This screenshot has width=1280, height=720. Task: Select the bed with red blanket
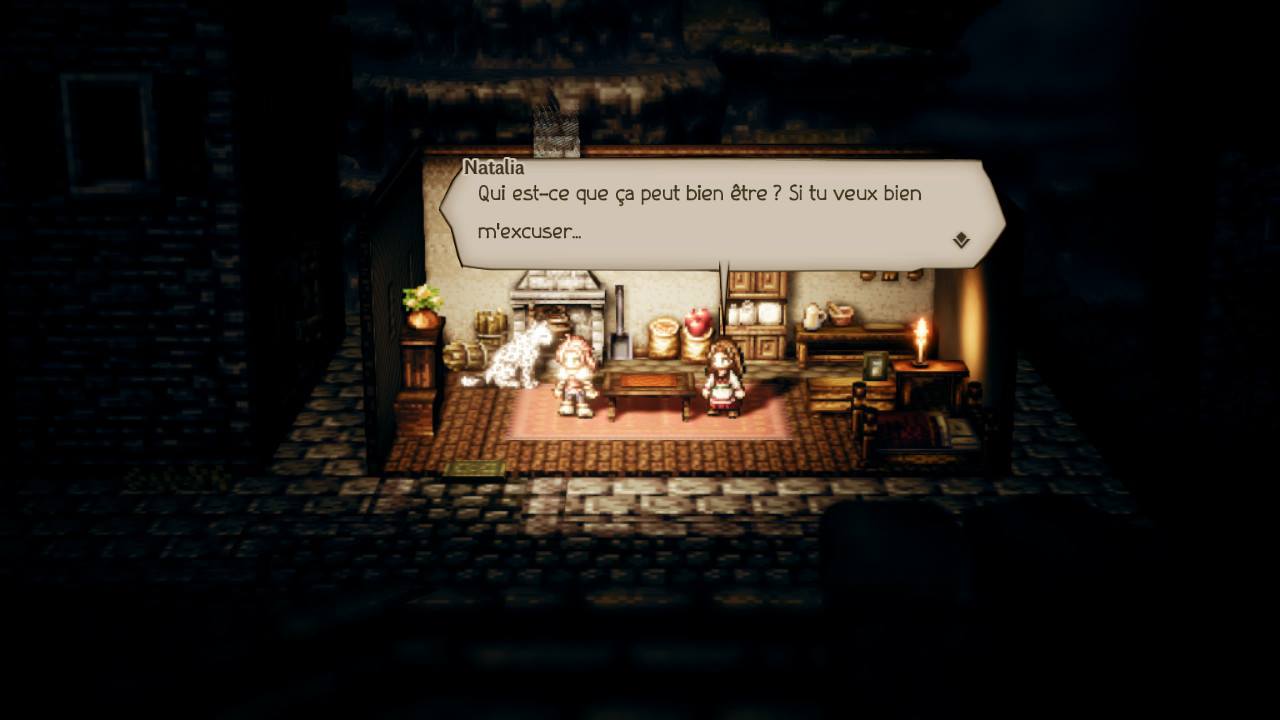coord(915,432)
